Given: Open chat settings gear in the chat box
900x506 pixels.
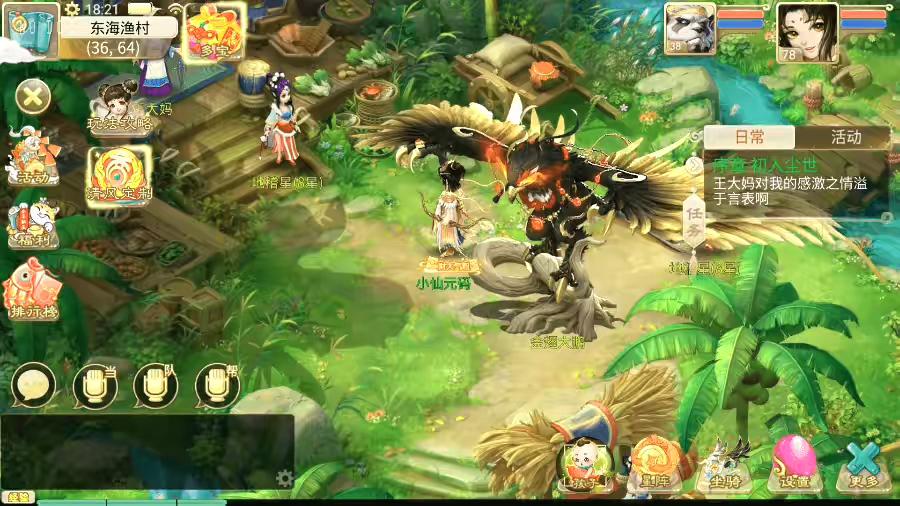Looking at the screenshot, I should [x=285, y=479].
